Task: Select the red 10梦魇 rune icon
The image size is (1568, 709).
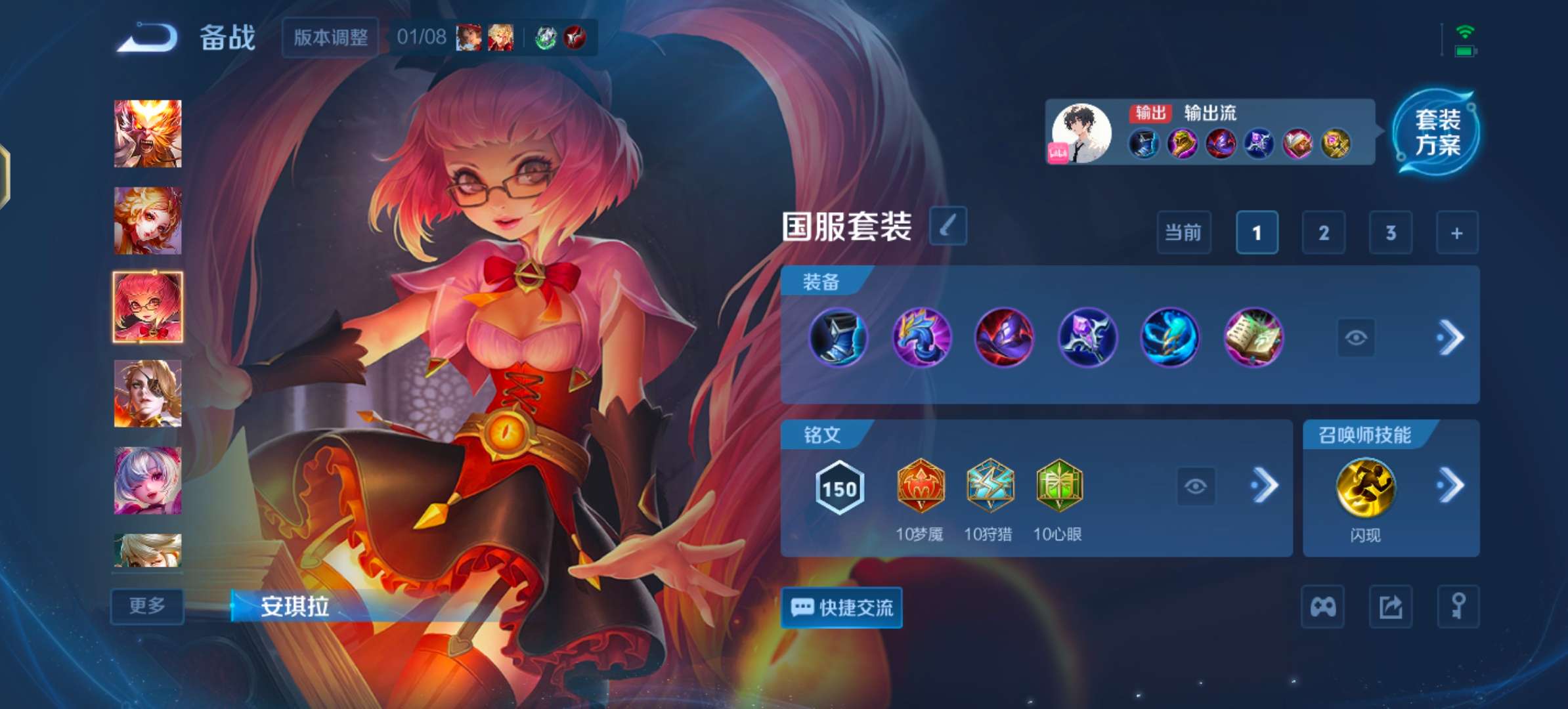Action: pyautogui.click(x=921, y=486)
